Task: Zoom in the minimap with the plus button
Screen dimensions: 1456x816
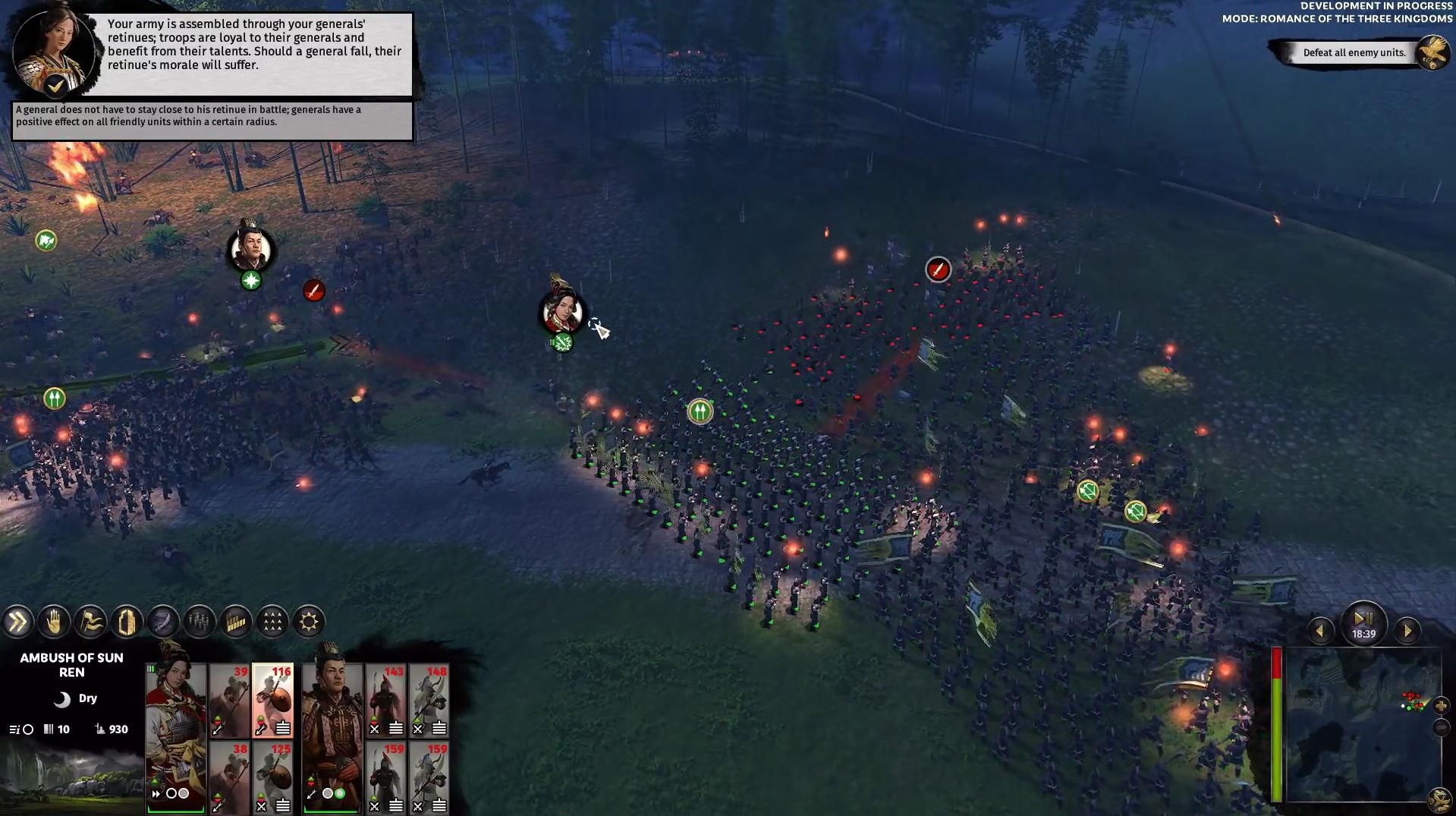Action: (x=1441, y=706)
